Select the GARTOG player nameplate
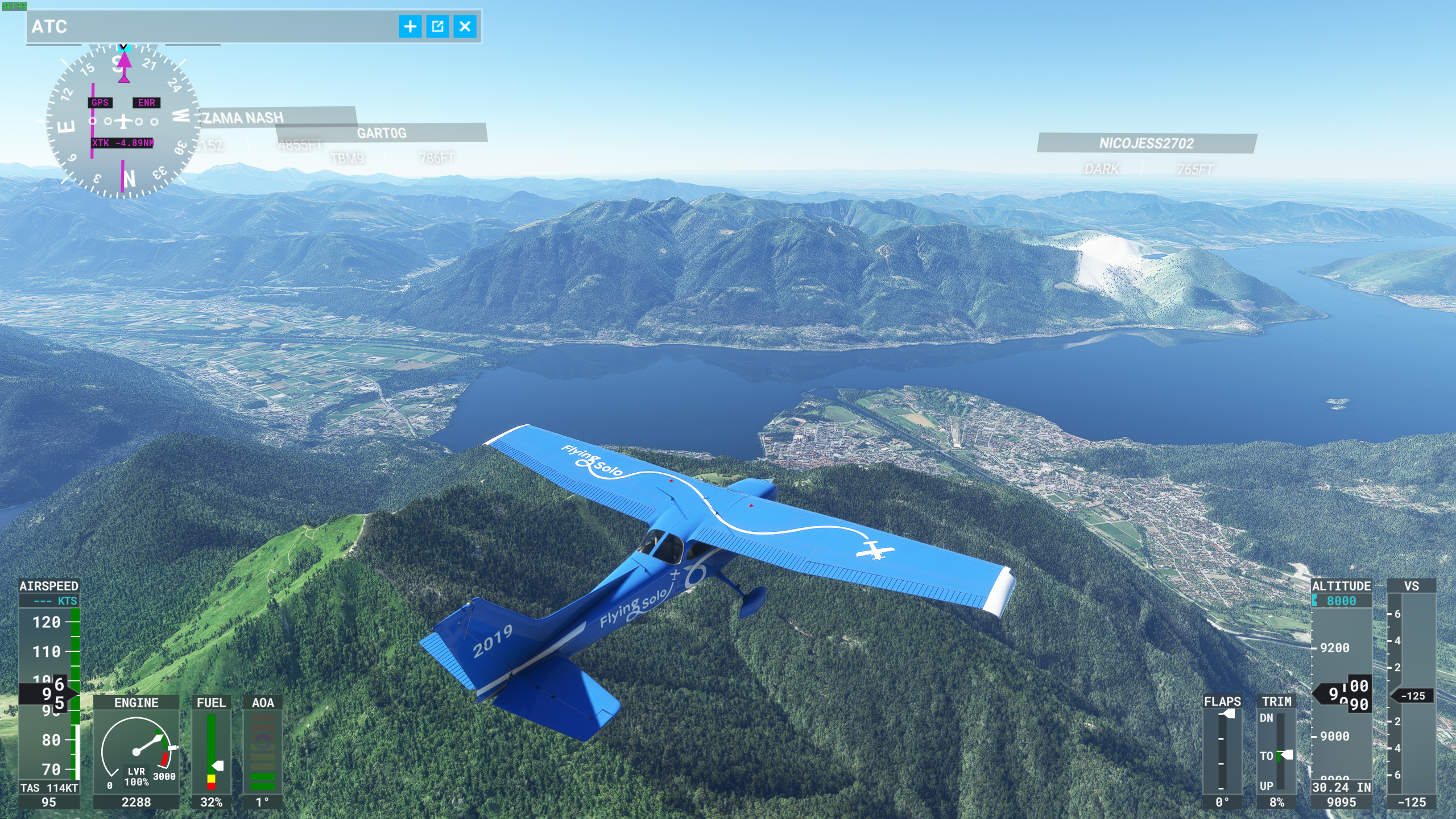 382,133
